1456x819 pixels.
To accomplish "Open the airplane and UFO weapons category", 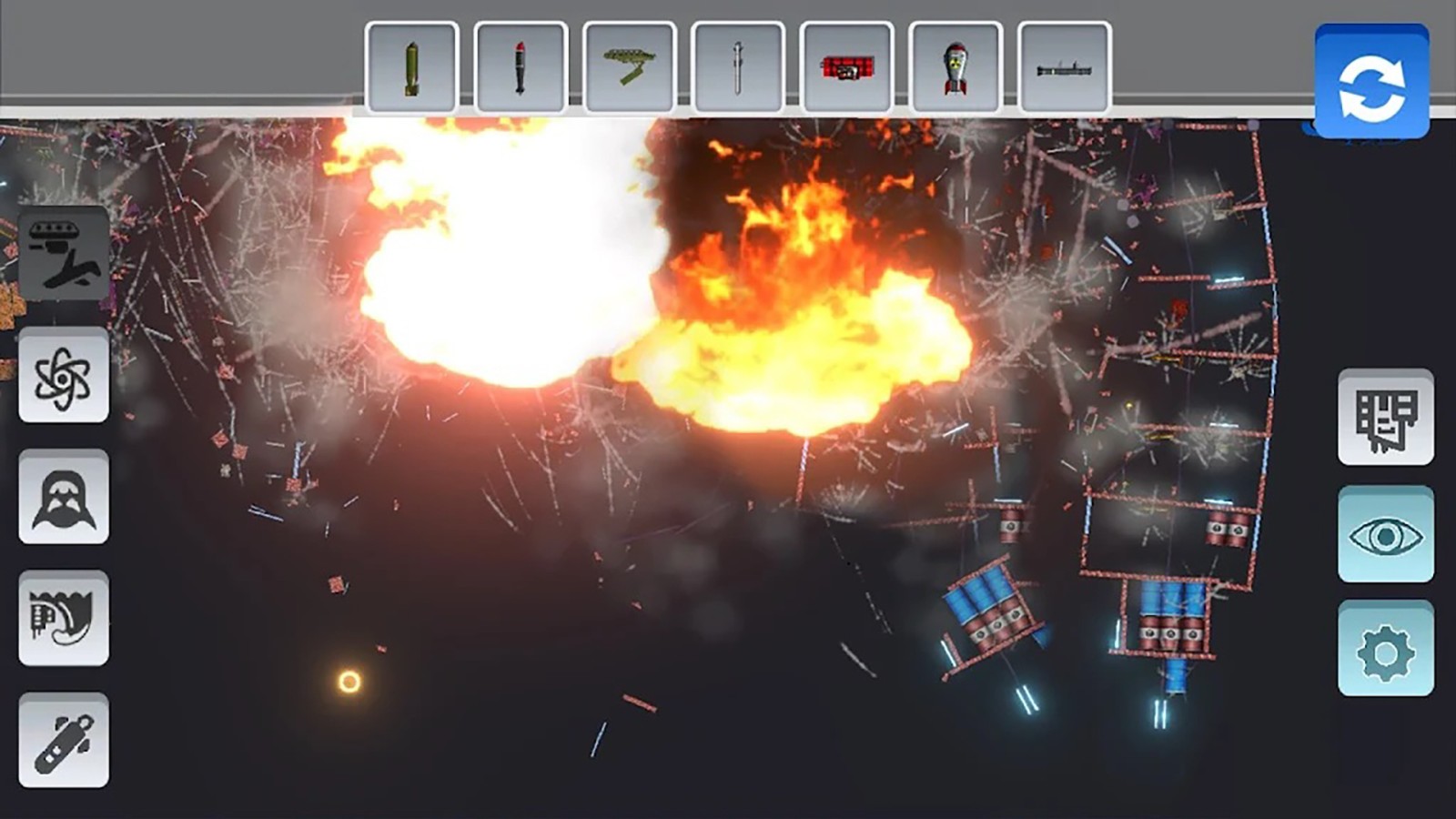I will click(64, 254).
